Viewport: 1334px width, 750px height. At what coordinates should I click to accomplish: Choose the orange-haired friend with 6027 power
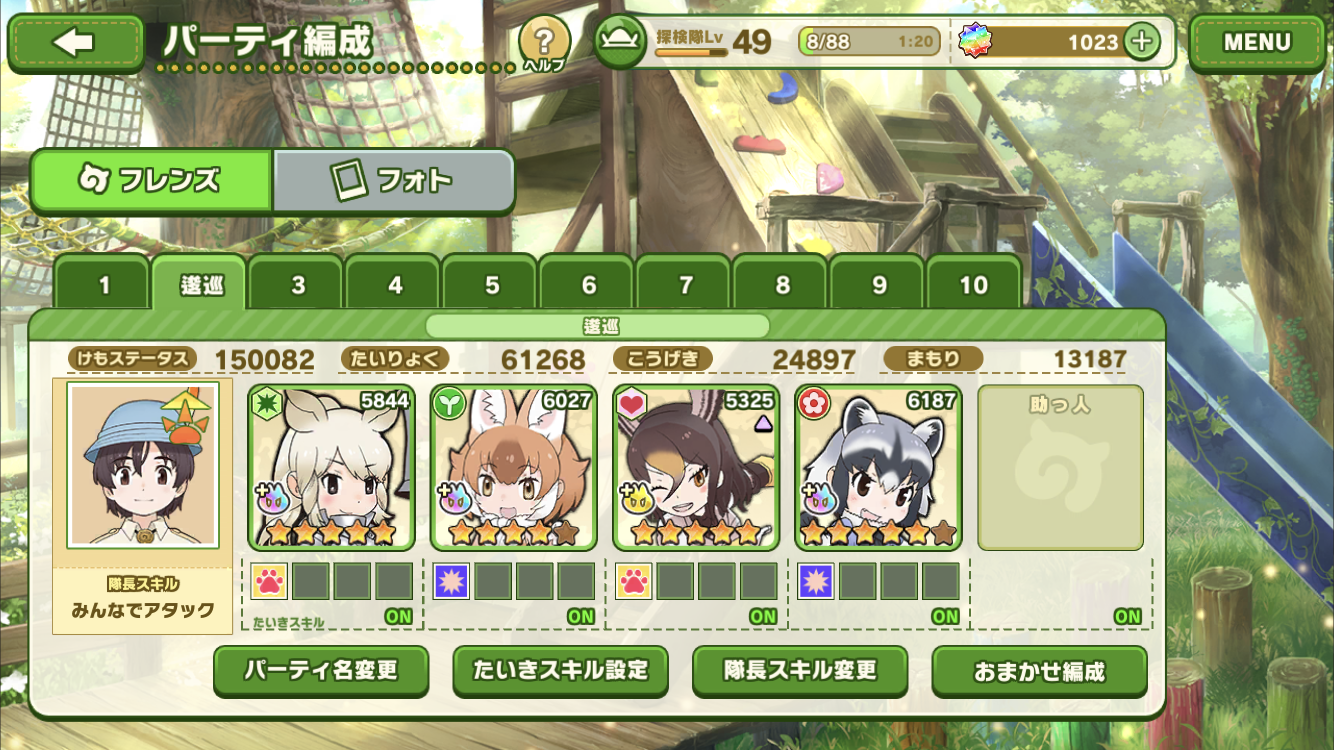(513, 467)
